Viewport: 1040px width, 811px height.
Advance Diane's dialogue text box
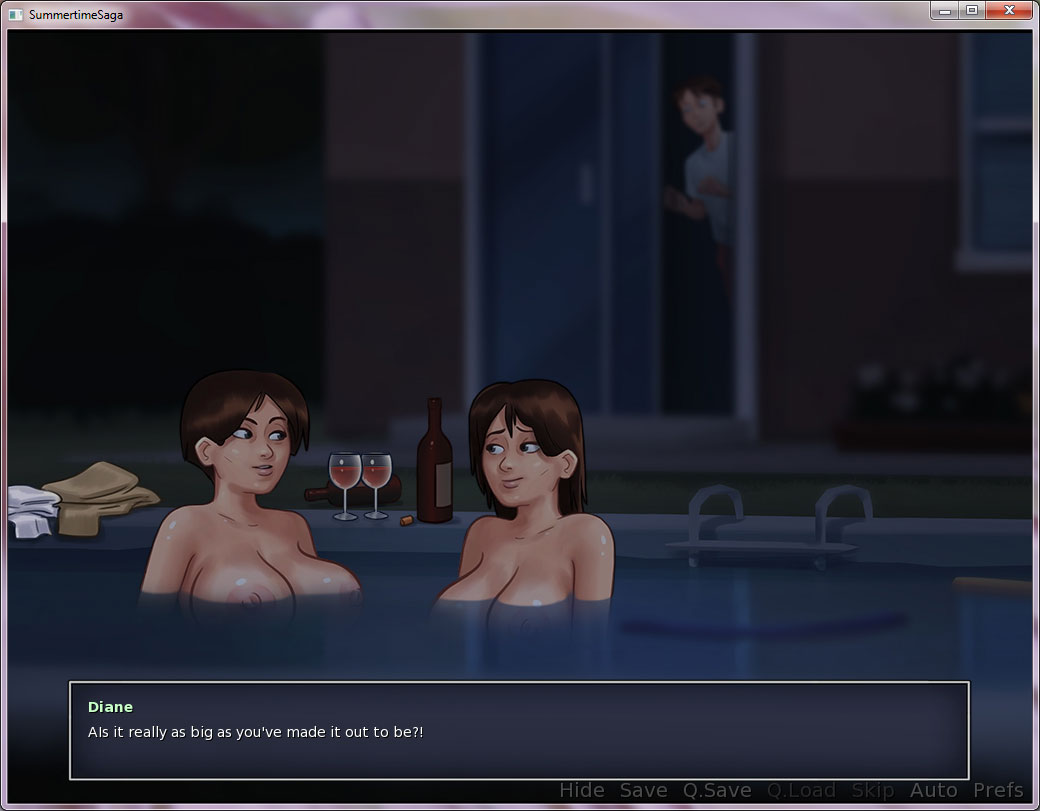(x=518, y=730)
